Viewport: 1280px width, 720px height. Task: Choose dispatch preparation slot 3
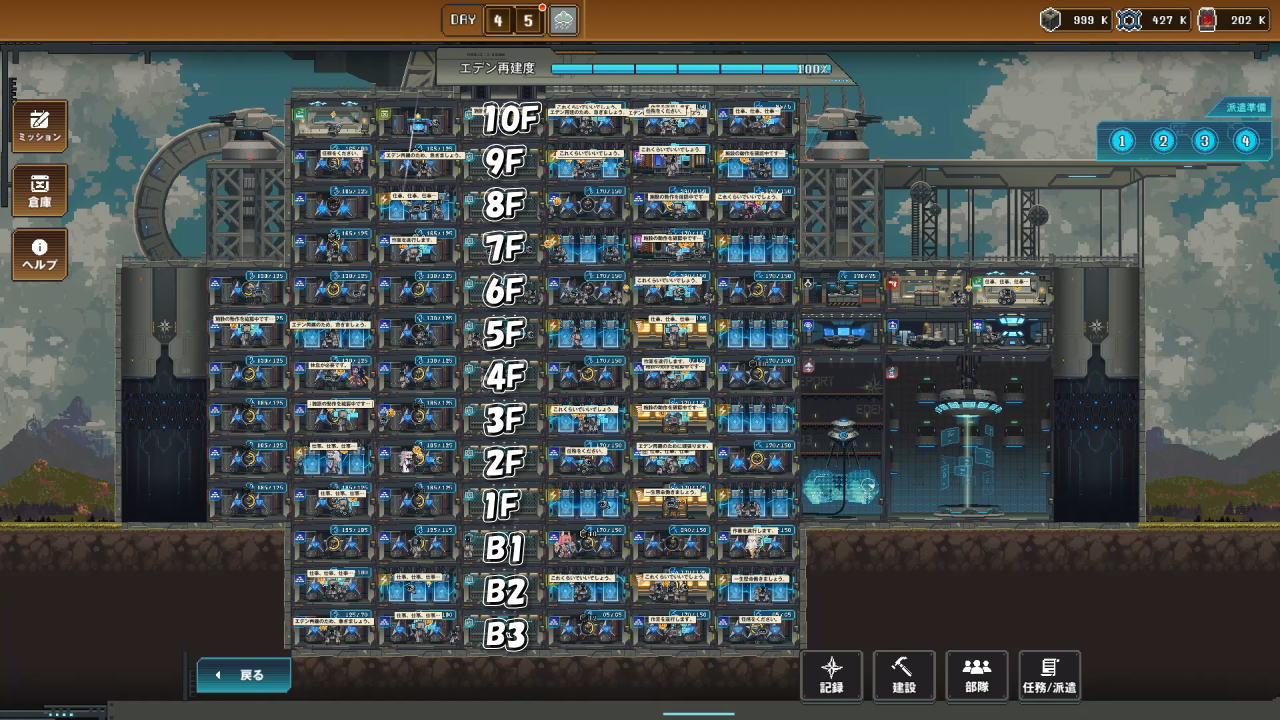(x=1204, y=141)
